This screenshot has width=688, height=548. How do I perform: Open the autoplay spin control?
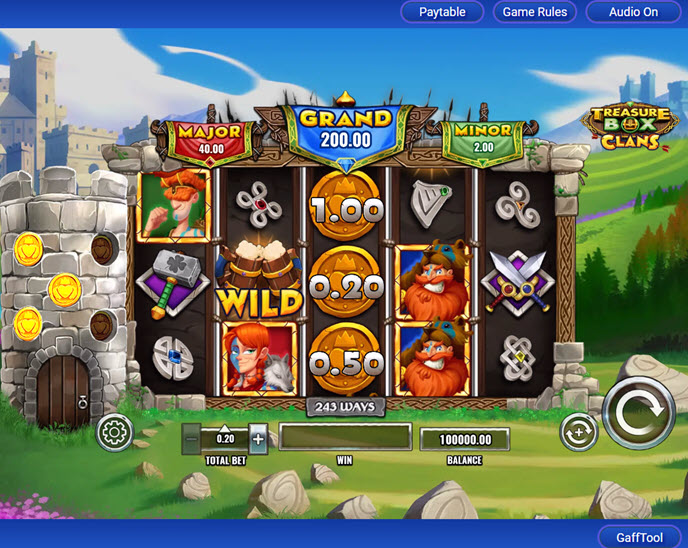(577, 432)
